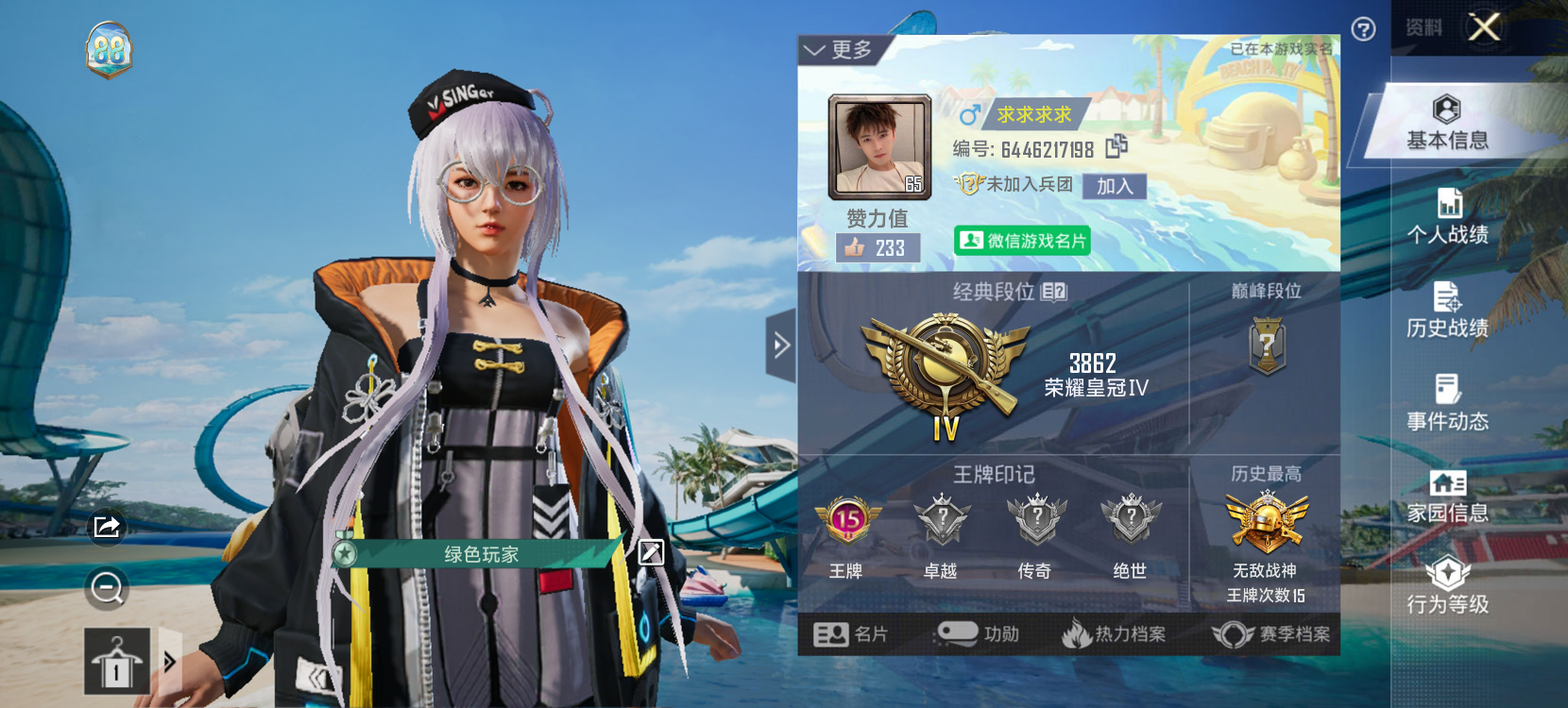
Task: Open the 名片 section
Action: click(x=851, y=634)
